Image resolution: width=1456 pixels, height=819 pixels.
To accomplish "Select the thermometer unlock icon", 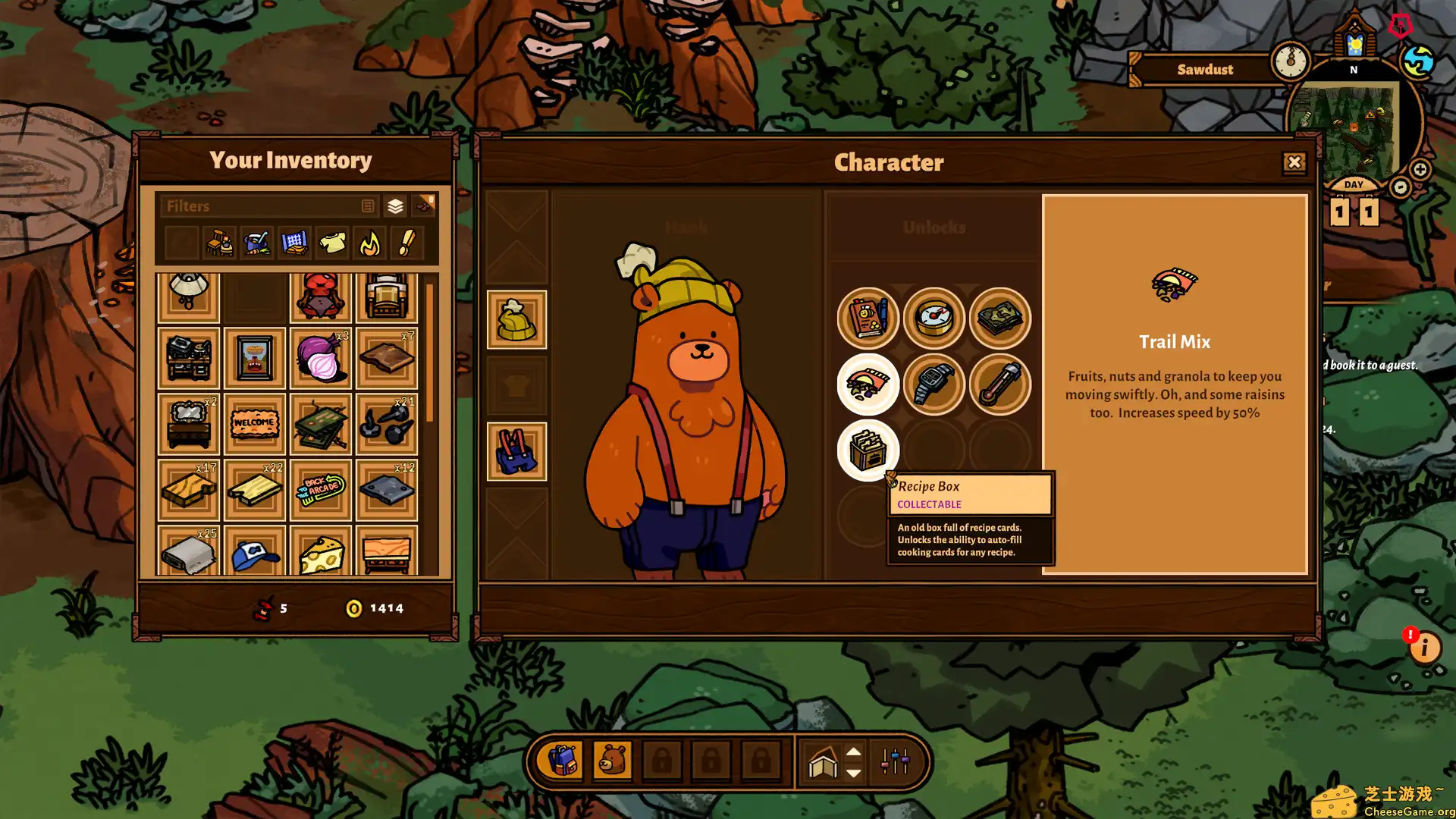I will coord(999,384).
